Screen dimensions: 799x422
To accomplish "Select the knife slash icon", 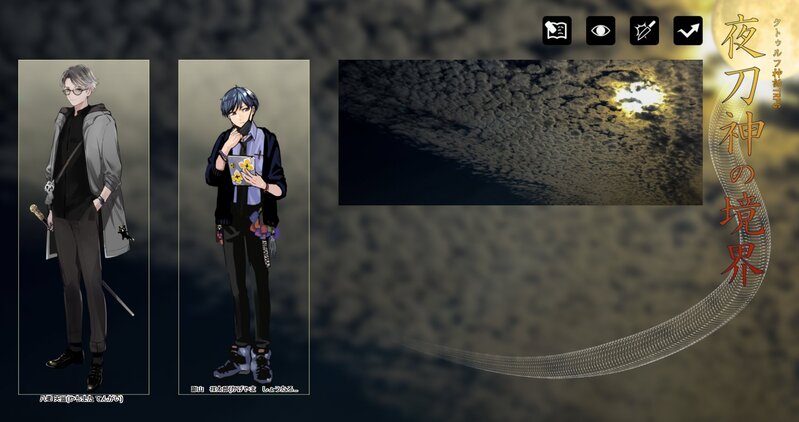I will (x=644, y=31).
